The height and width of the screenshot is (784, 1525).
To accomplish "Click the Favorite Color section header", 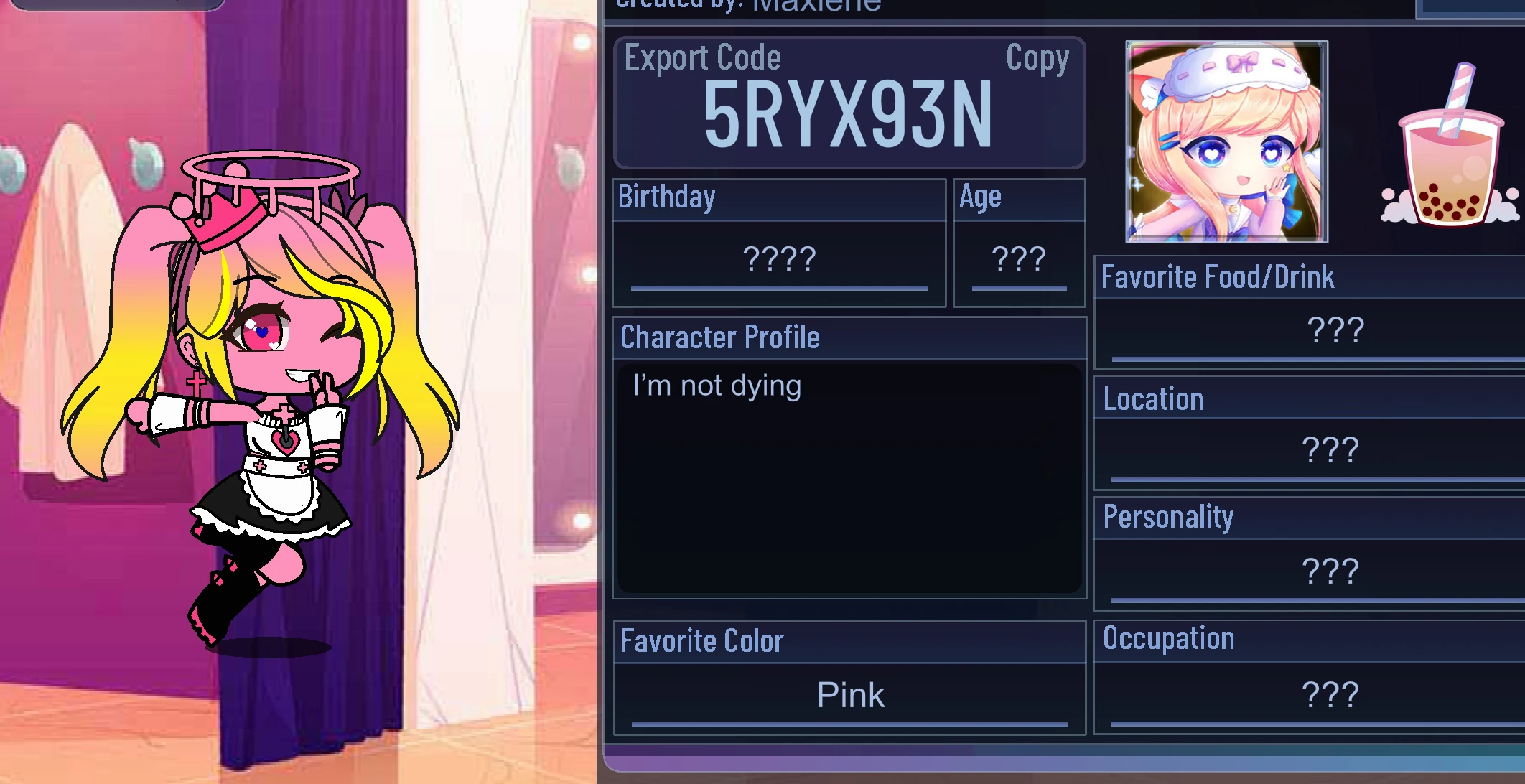I will 703,640.
